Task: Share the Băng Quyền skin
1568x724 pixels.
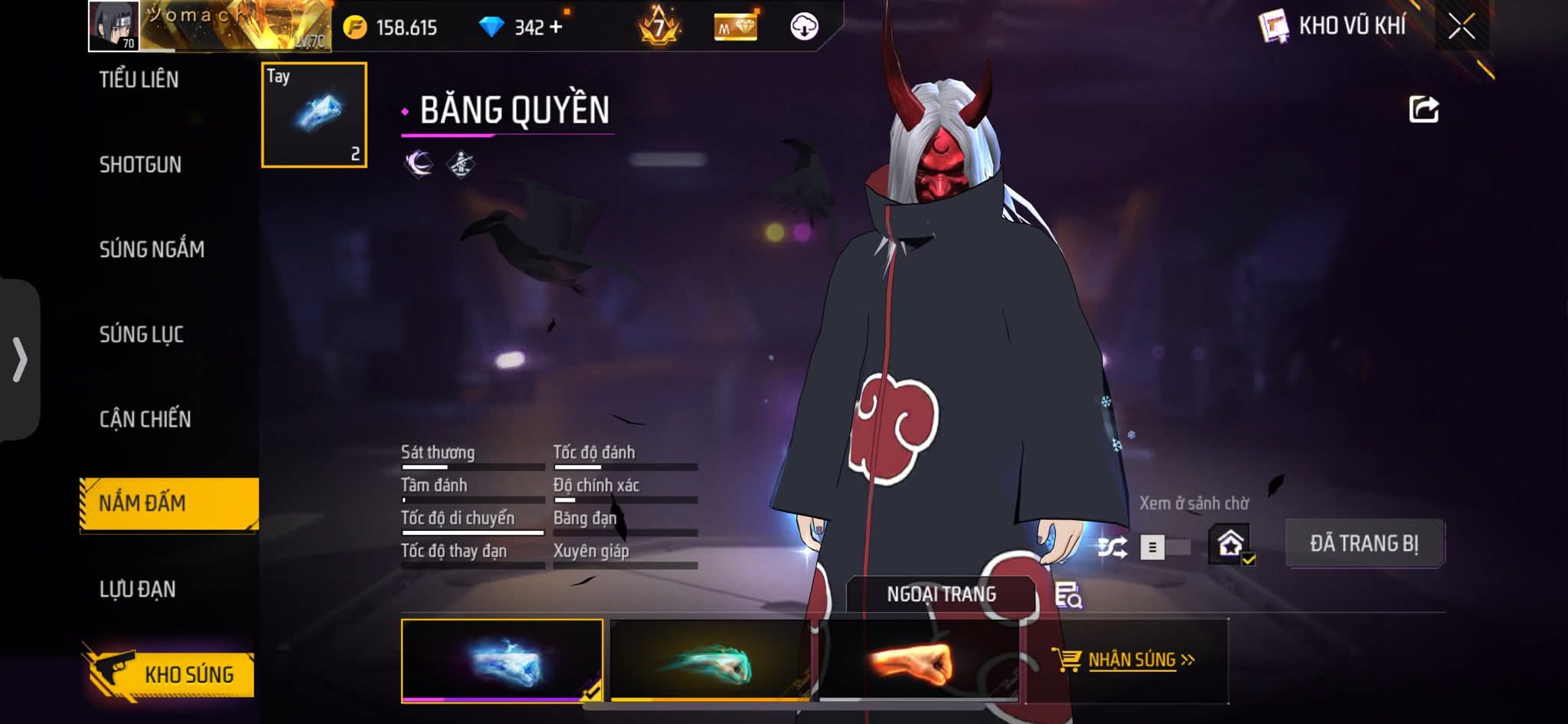Action: pos(1424,110)
